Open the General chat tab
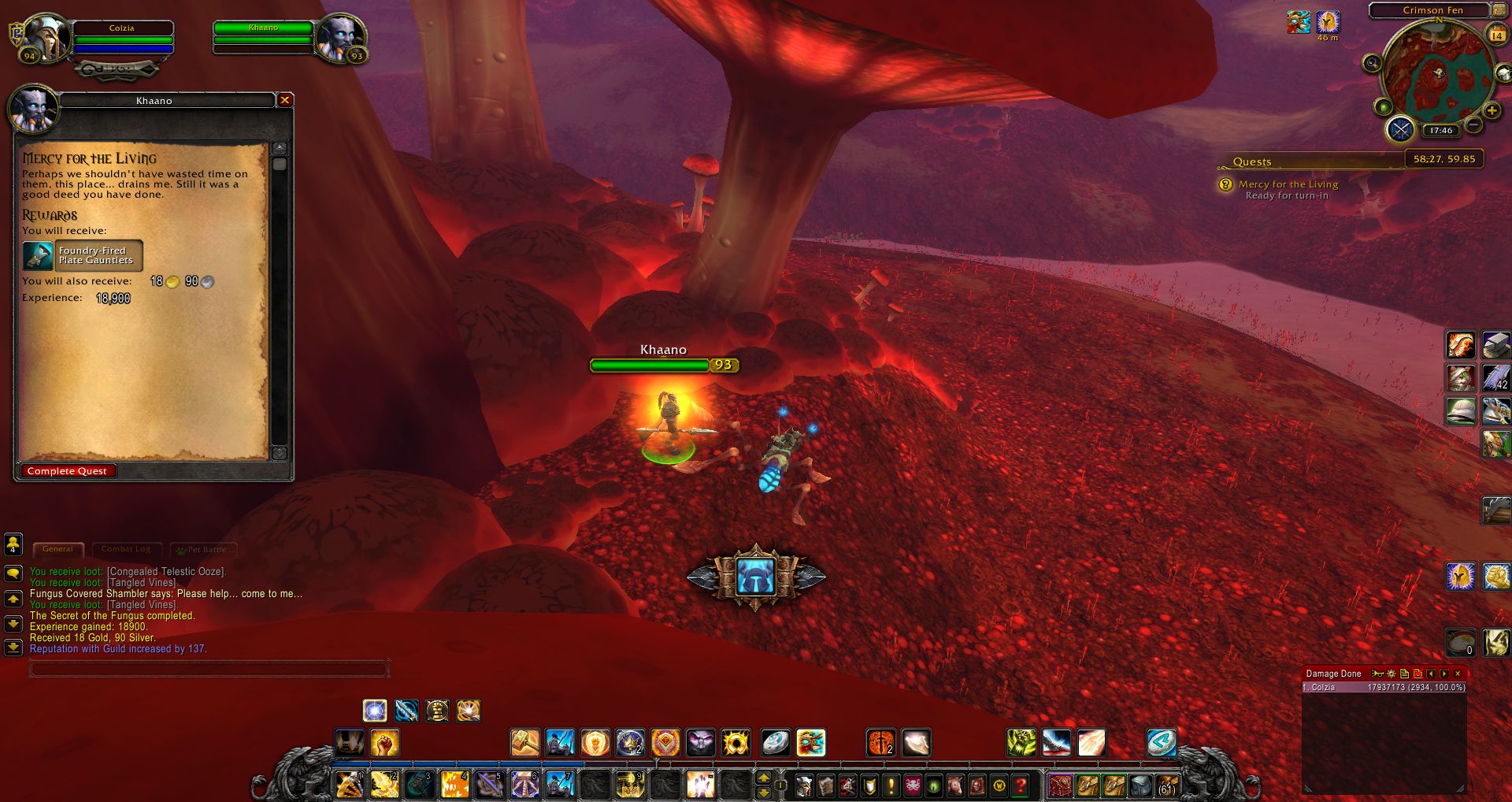This screenshot has width=1512, height=802. click(x=57, y=549)
